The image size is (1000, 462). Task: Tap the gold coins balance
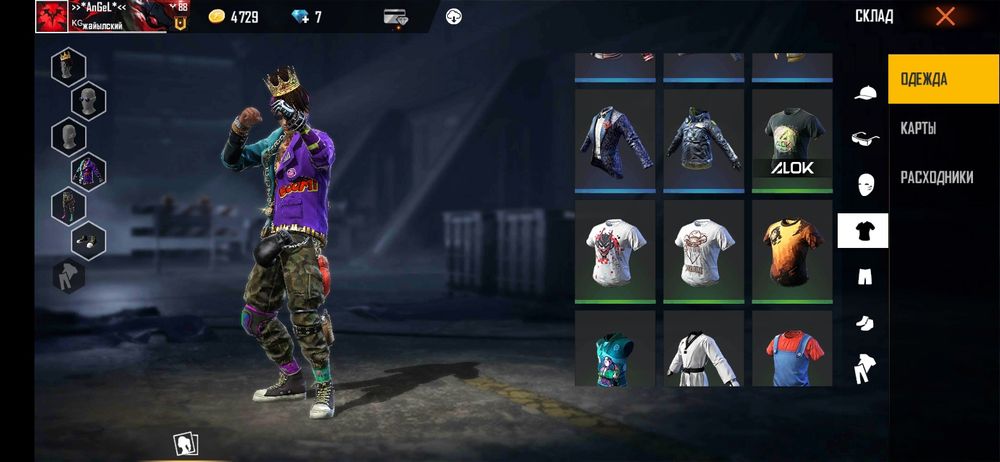[x=233, y=17]
